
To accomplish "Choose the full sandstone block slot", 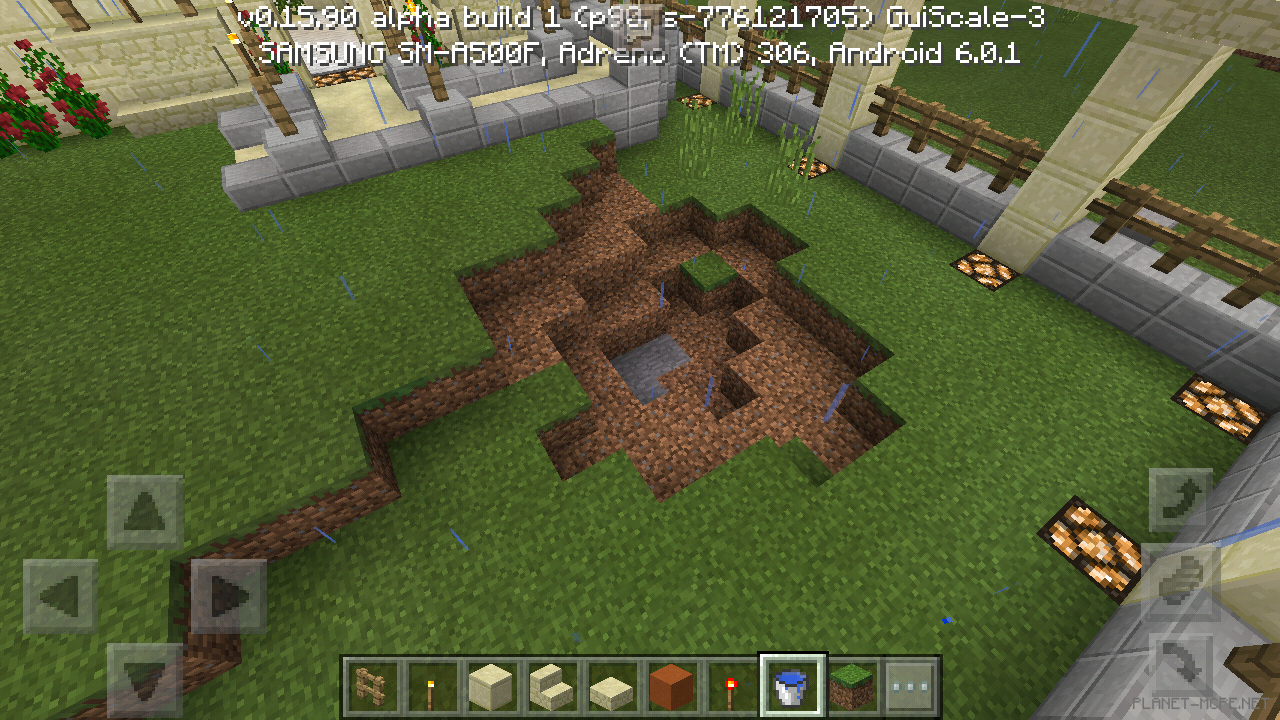I will point(491,687).
